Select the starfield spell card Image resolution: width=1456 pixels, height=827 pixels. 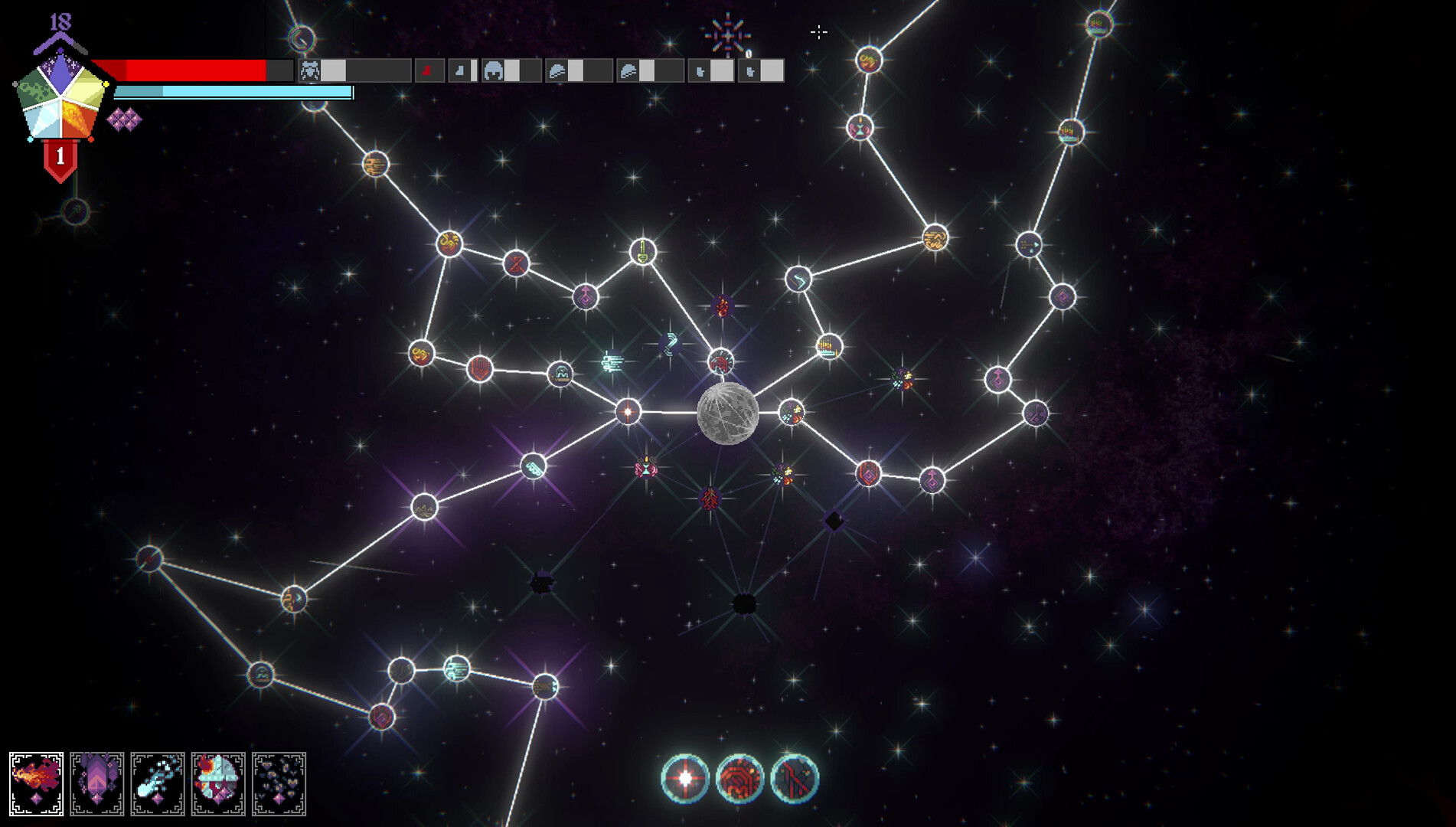click(279, 783)
